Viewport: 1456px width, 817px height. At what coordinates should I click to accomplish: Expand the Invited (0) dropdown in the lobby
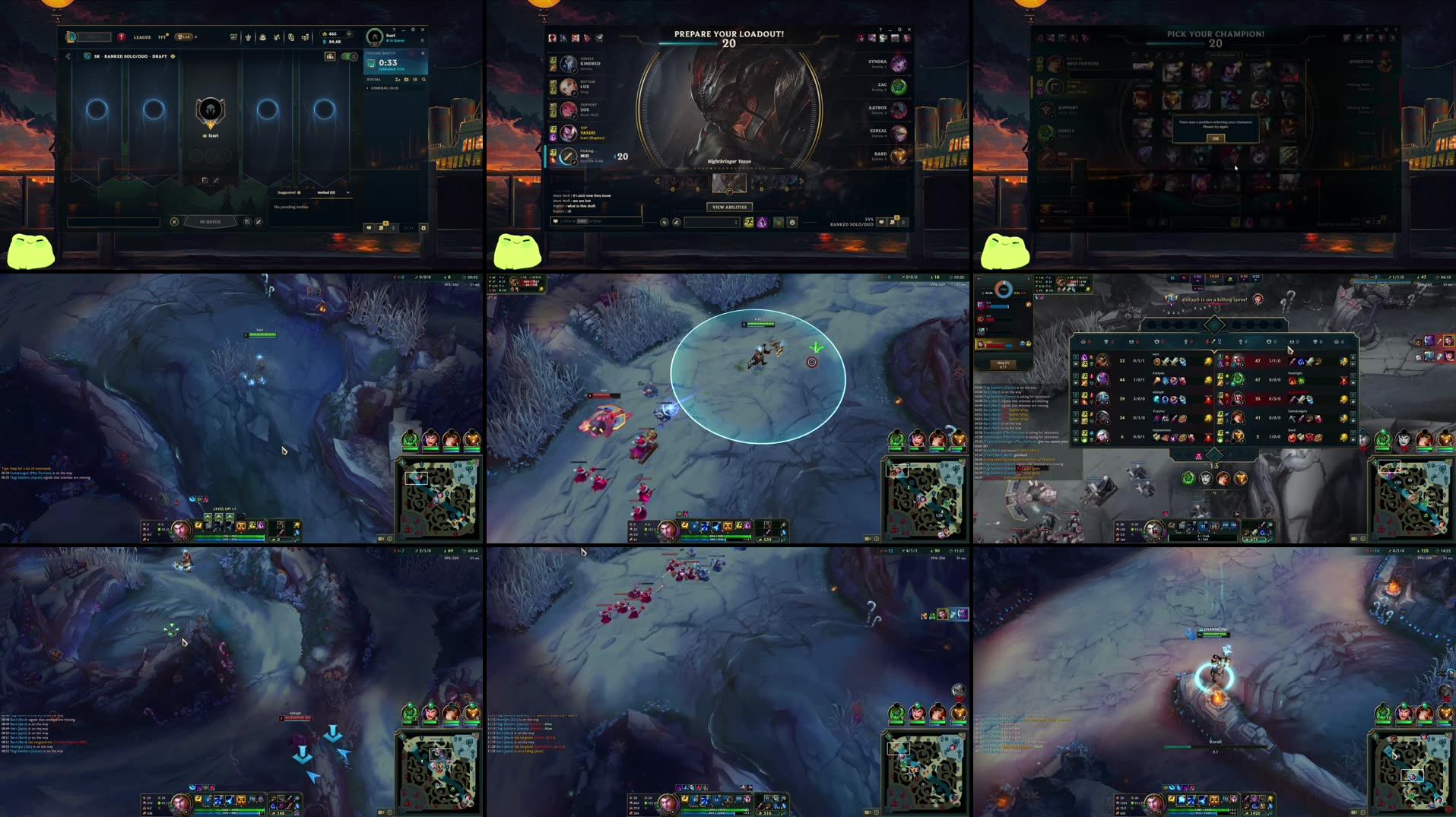point(347,192)
